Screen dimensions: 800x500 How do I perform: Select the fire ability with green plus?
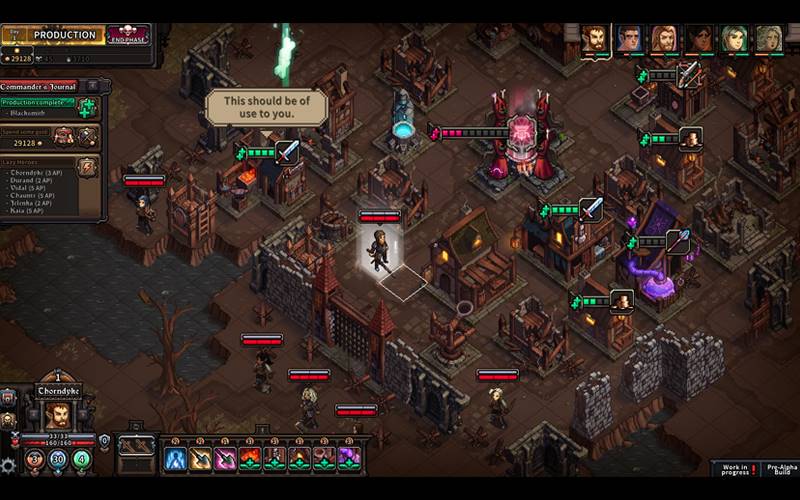point(250,458)
